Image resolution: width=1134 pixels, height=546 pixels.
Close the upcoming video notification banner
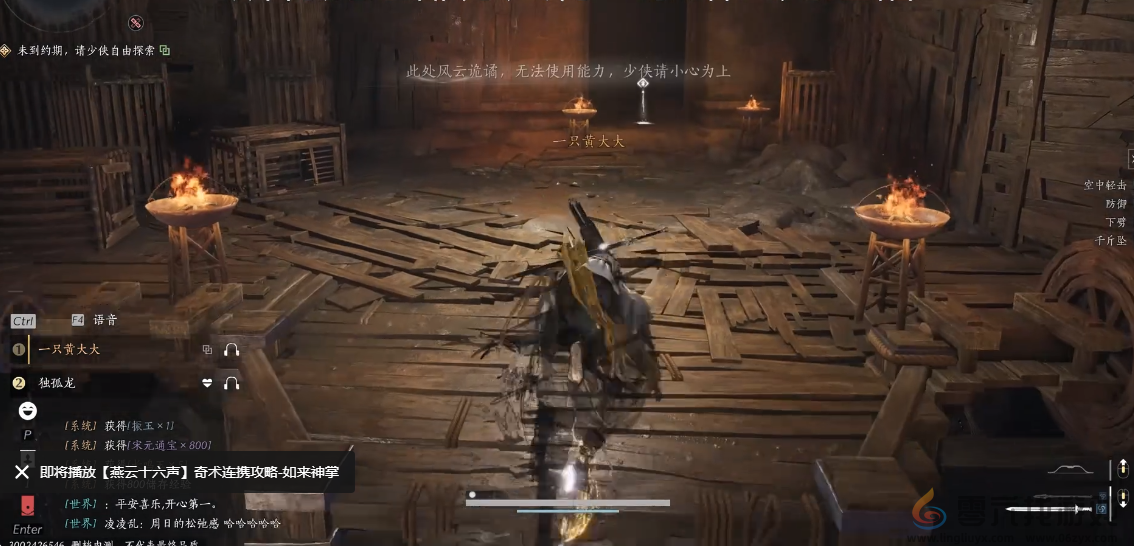22,472
